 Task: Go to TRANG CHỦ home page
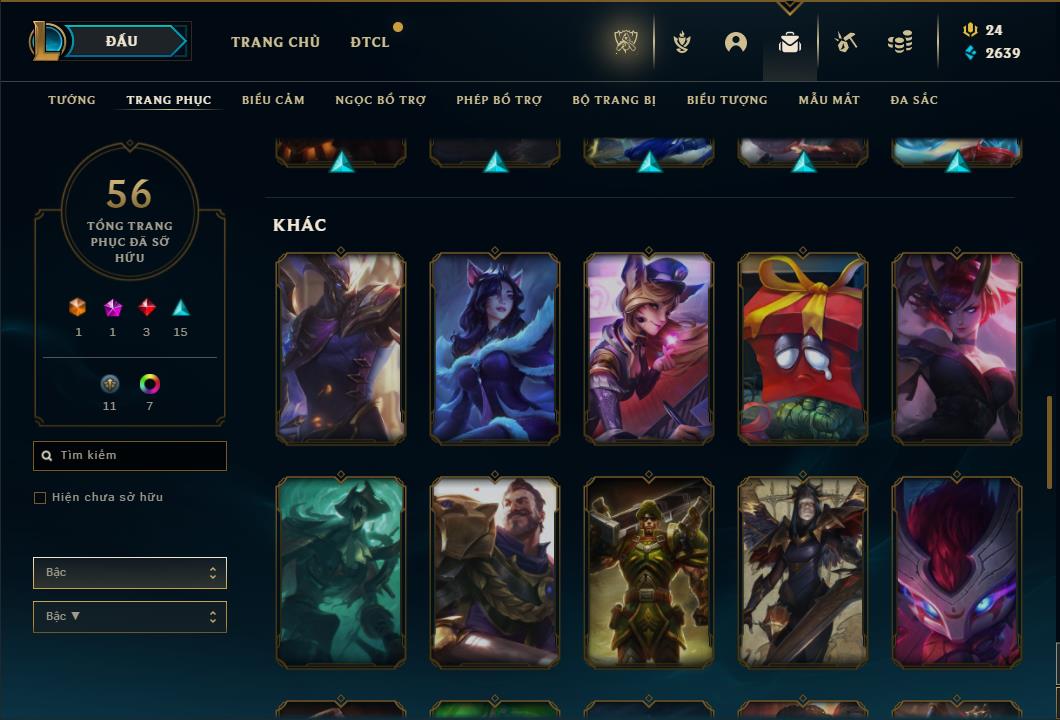pos(275,42)
